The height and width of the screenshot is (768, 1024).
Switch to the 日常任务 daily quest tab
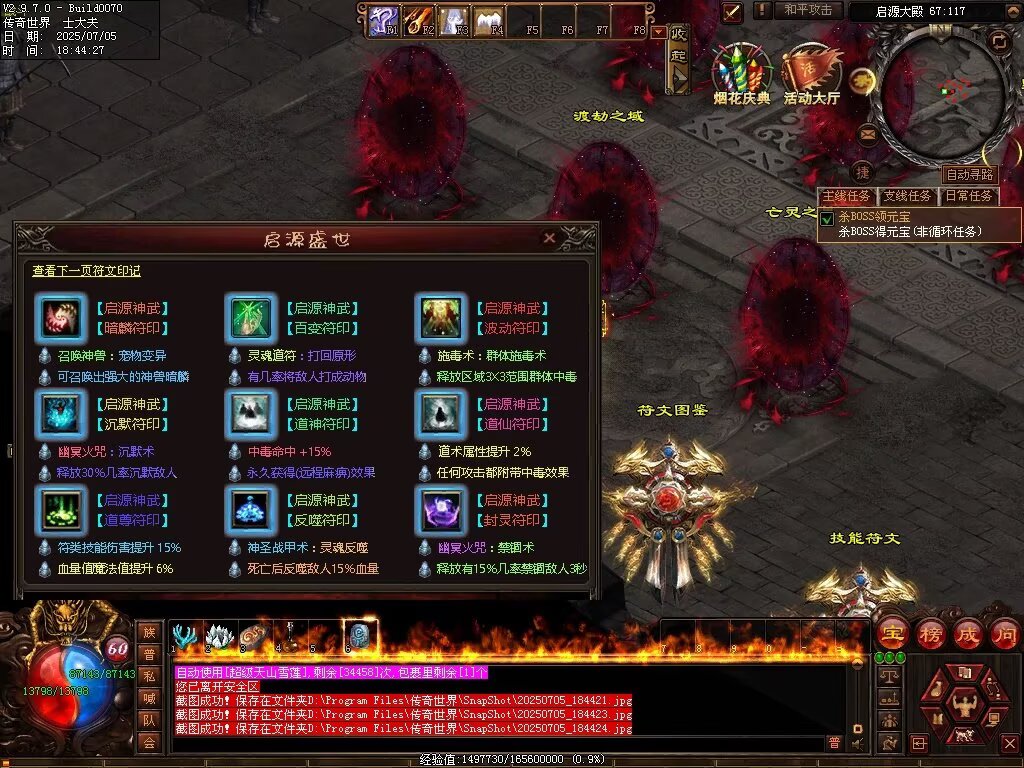969,196
